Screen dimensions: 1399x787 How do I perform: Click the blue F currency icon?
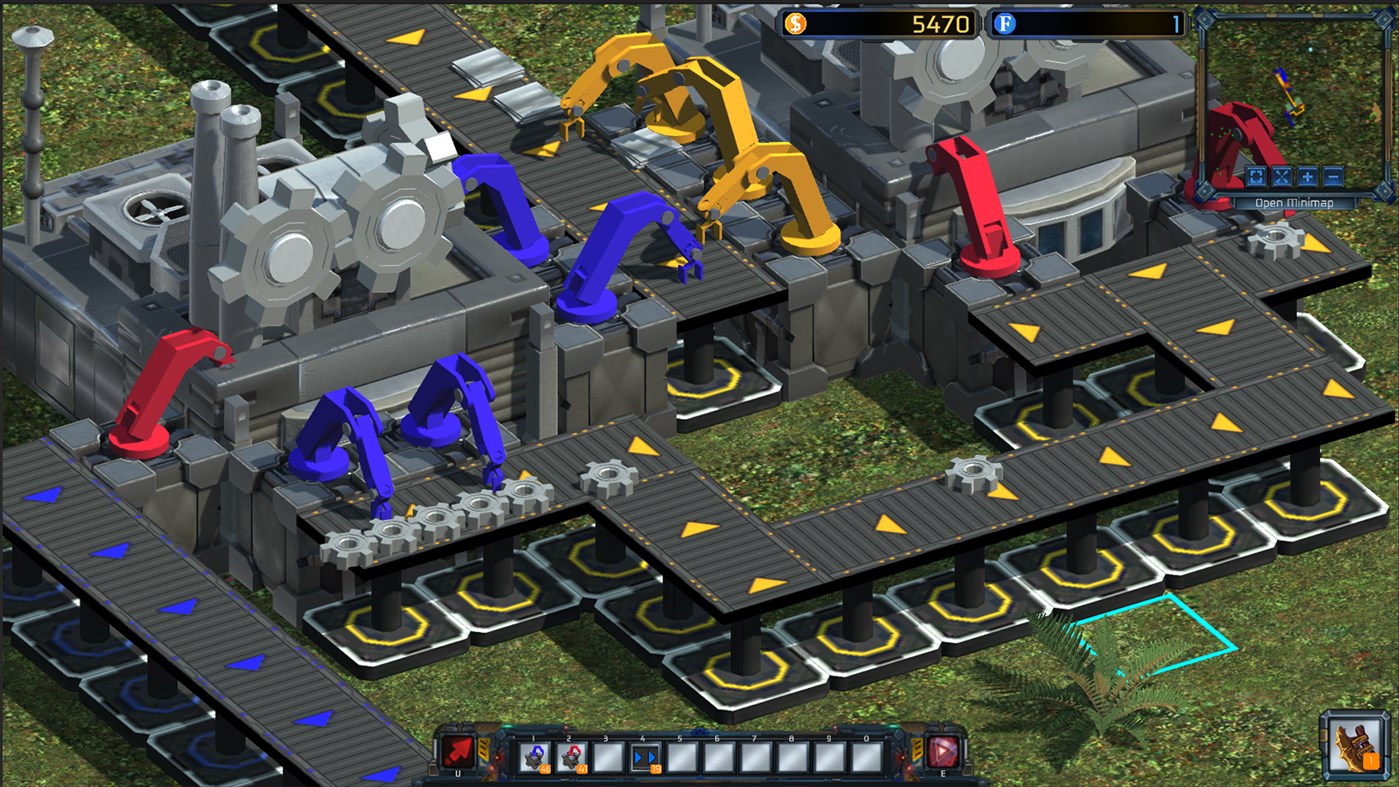1003,23
